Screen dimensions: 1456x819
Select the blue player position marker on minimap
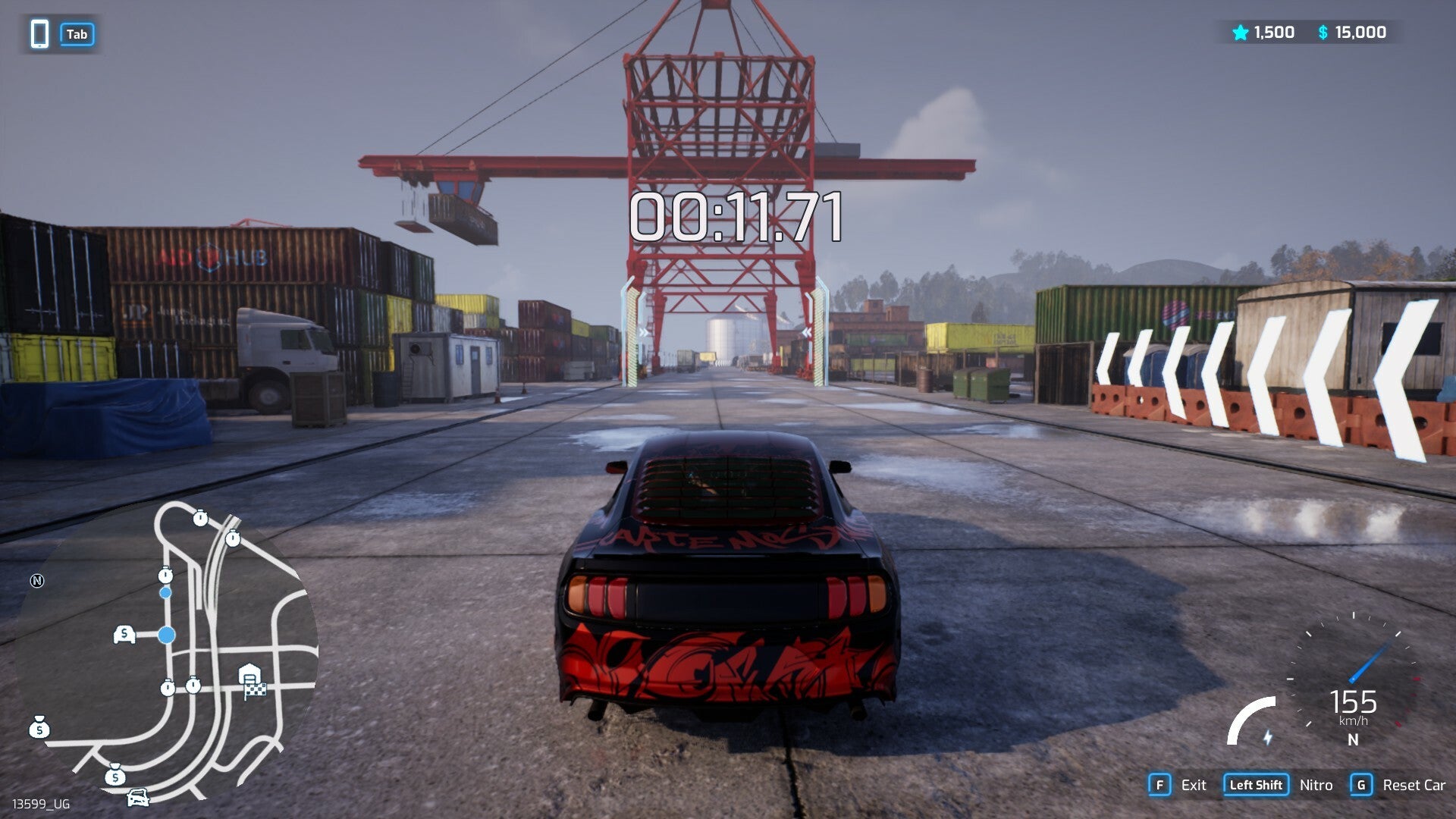pyautogui.click(x=165, y=633)
